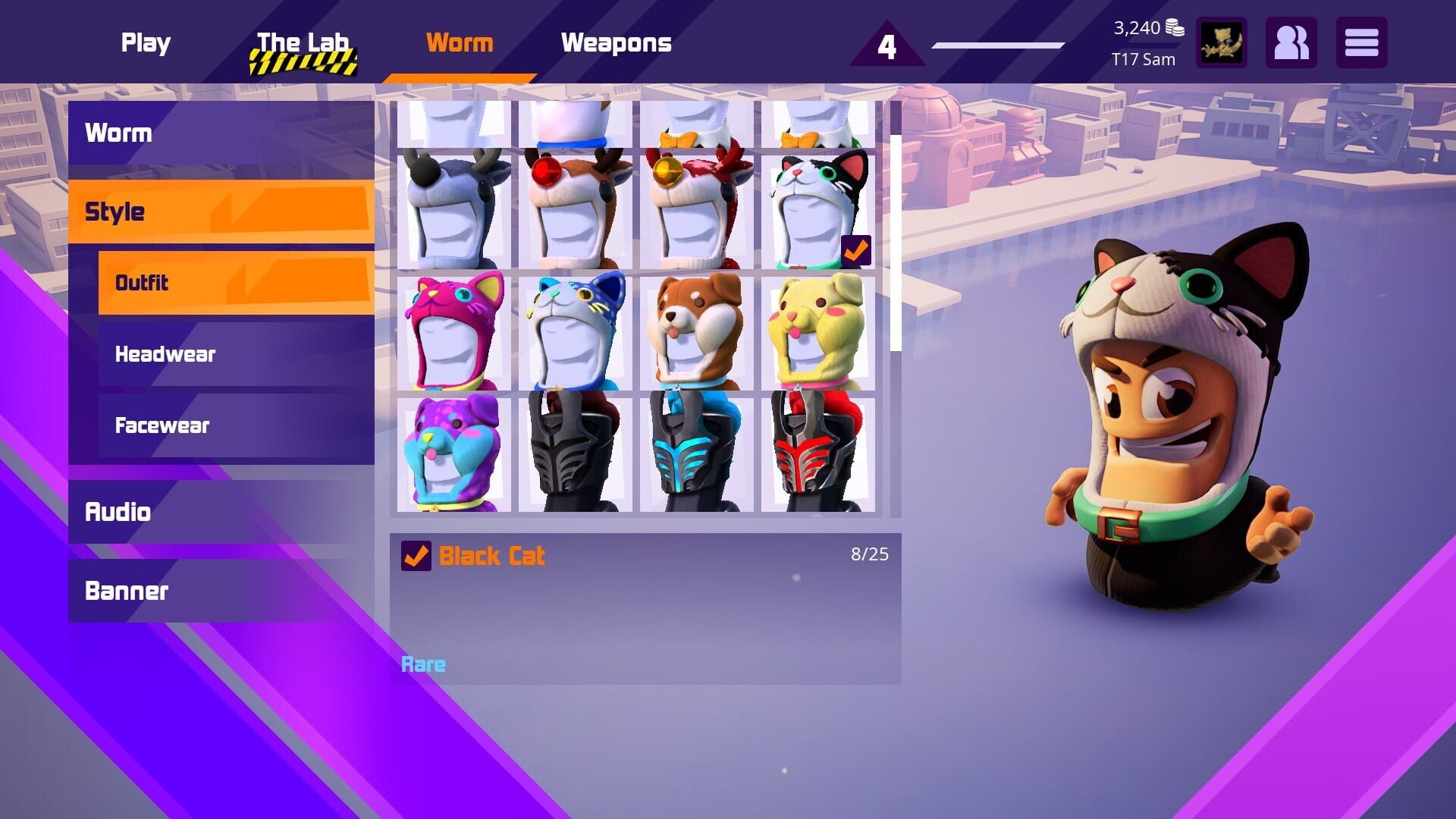Expand the Audio section
The width and height of the screenshot is (1456, 819).
tap(118, 513)
